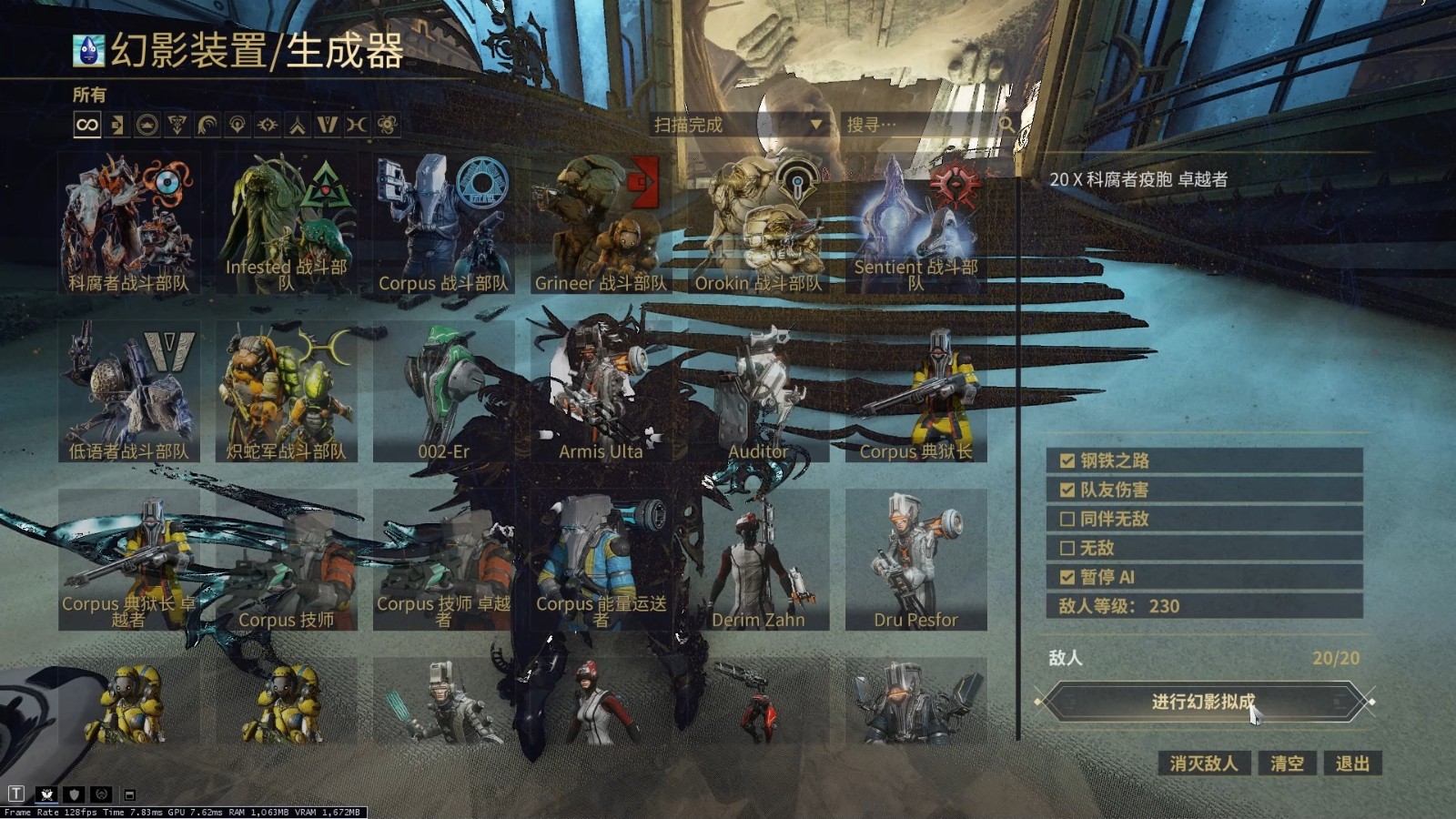Viewport: 1456px width, 819px height.
Task: Exit the simulacrum menu via 退出
Action: click(1352, 763)
